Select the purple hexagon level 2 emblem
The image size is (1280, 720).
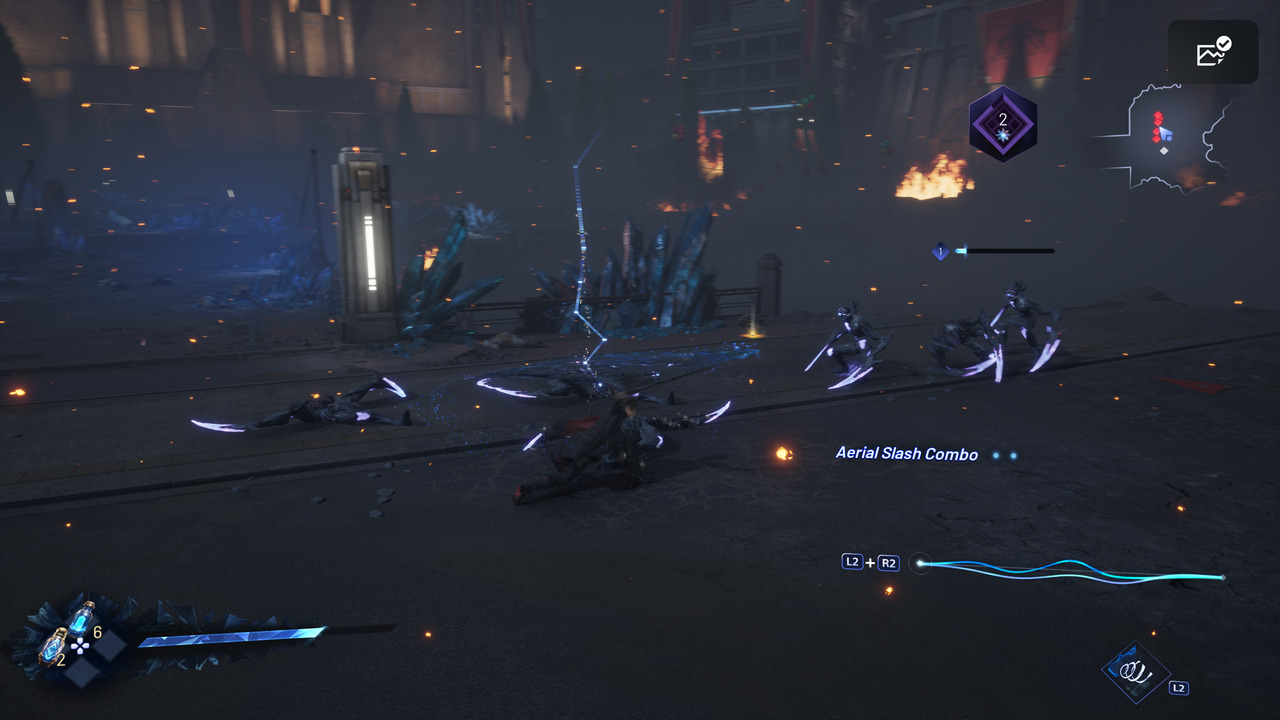1002,124
